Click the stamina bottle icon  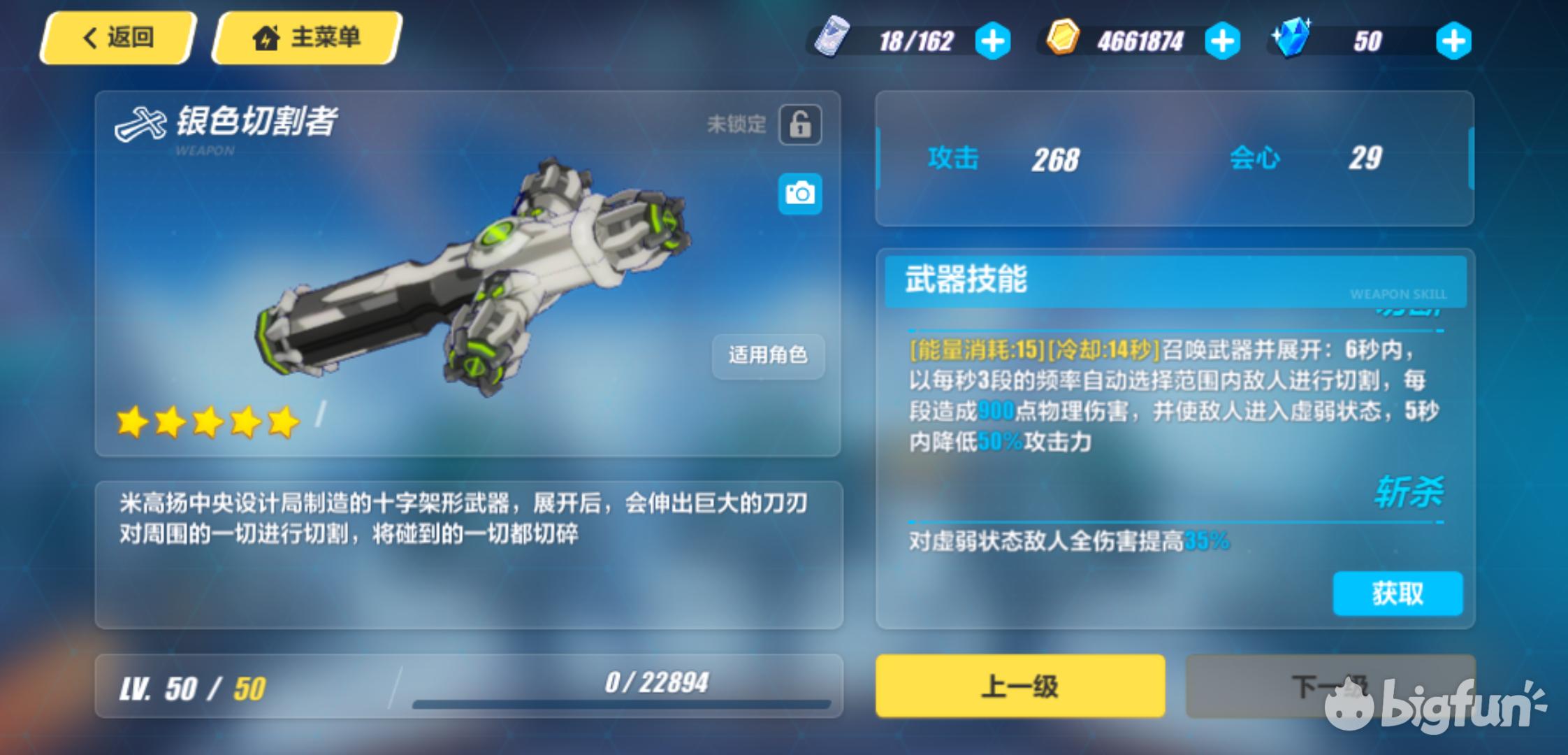coord(834,40)
